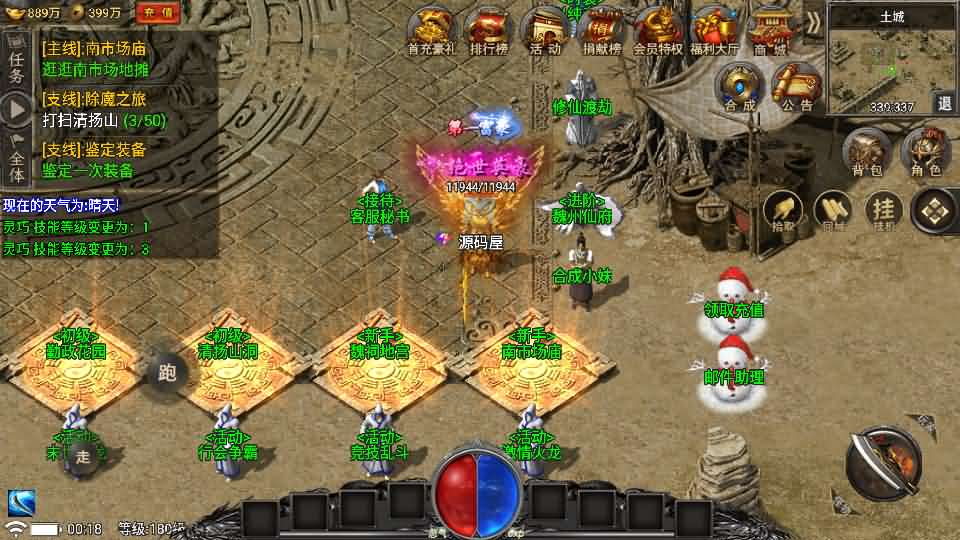Collapse the quest panel with the arrow button

(x=16, y=109)
